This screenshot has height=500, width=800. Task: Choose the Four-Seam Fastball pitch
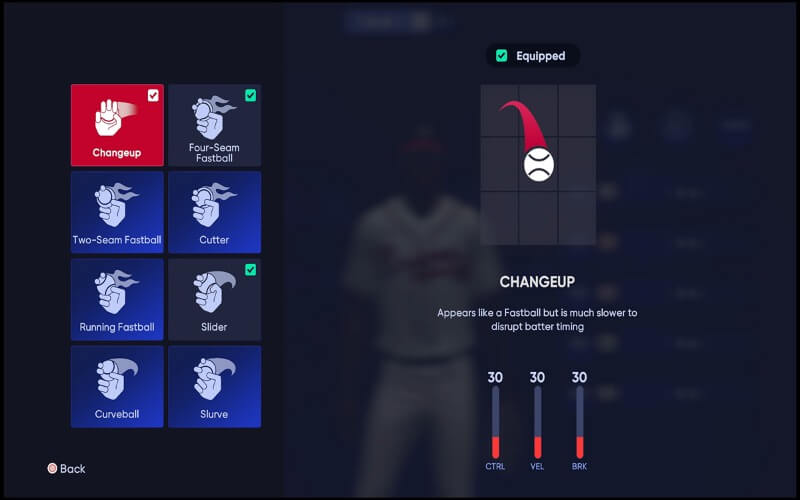pyautogui.click(x=214, y=125)
